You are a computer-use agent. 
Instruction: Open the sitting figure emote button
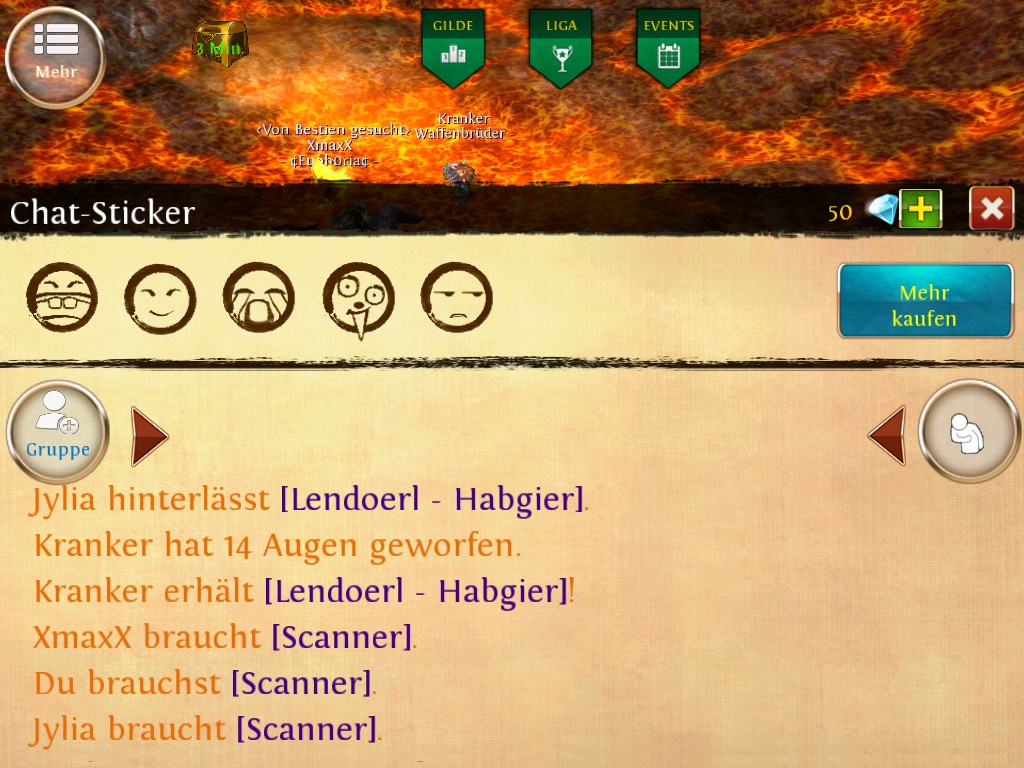(x=969, y=432)
